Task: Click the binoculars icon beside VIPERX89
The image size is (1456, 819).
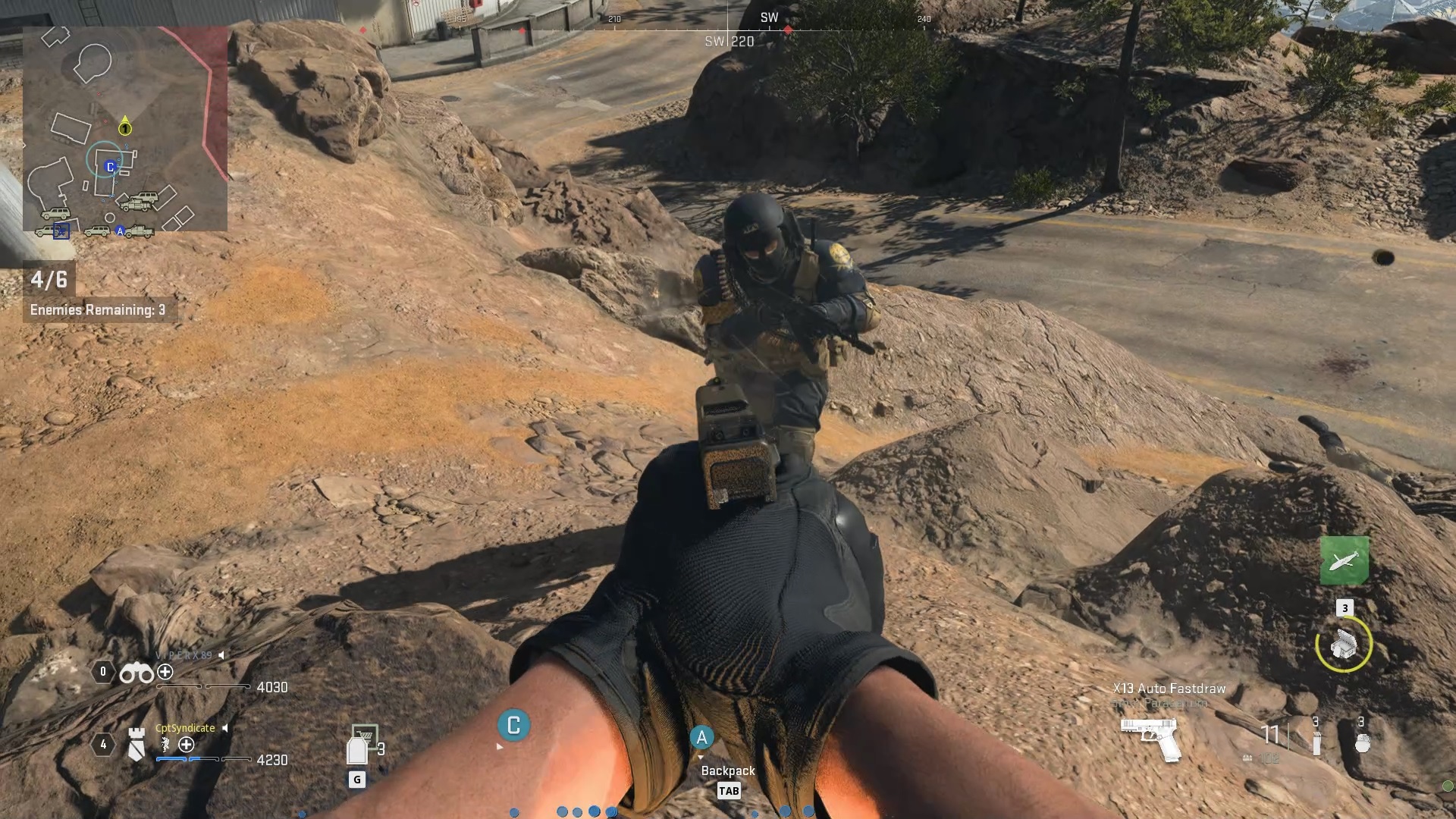Action: click(x=136, y=673)
